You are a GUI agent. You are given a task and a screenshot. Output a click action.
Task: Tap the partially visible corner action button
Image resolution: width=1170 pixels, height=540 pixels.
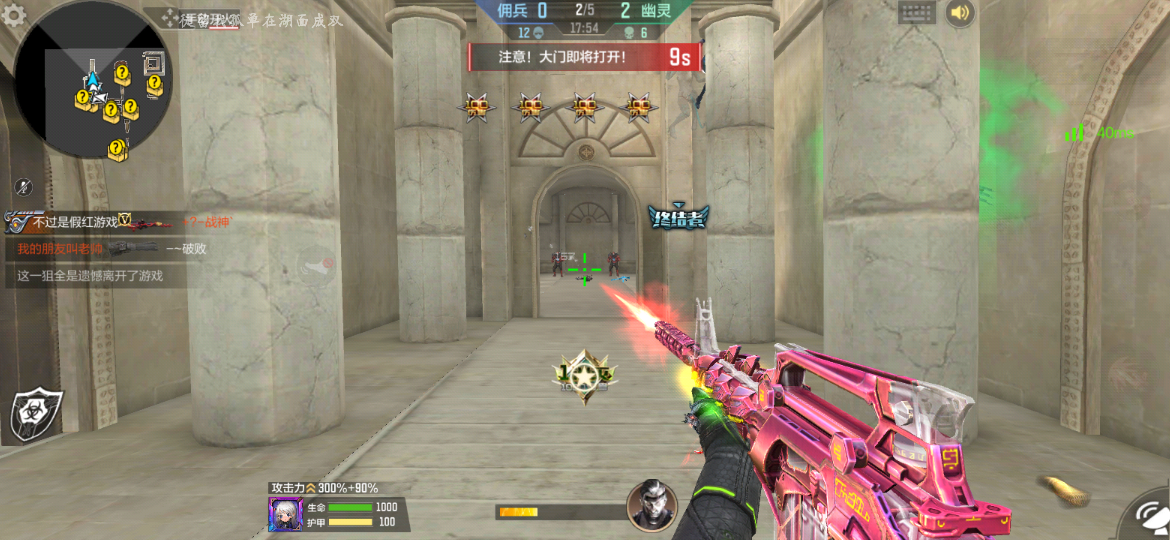click(x=1148, y=518)
